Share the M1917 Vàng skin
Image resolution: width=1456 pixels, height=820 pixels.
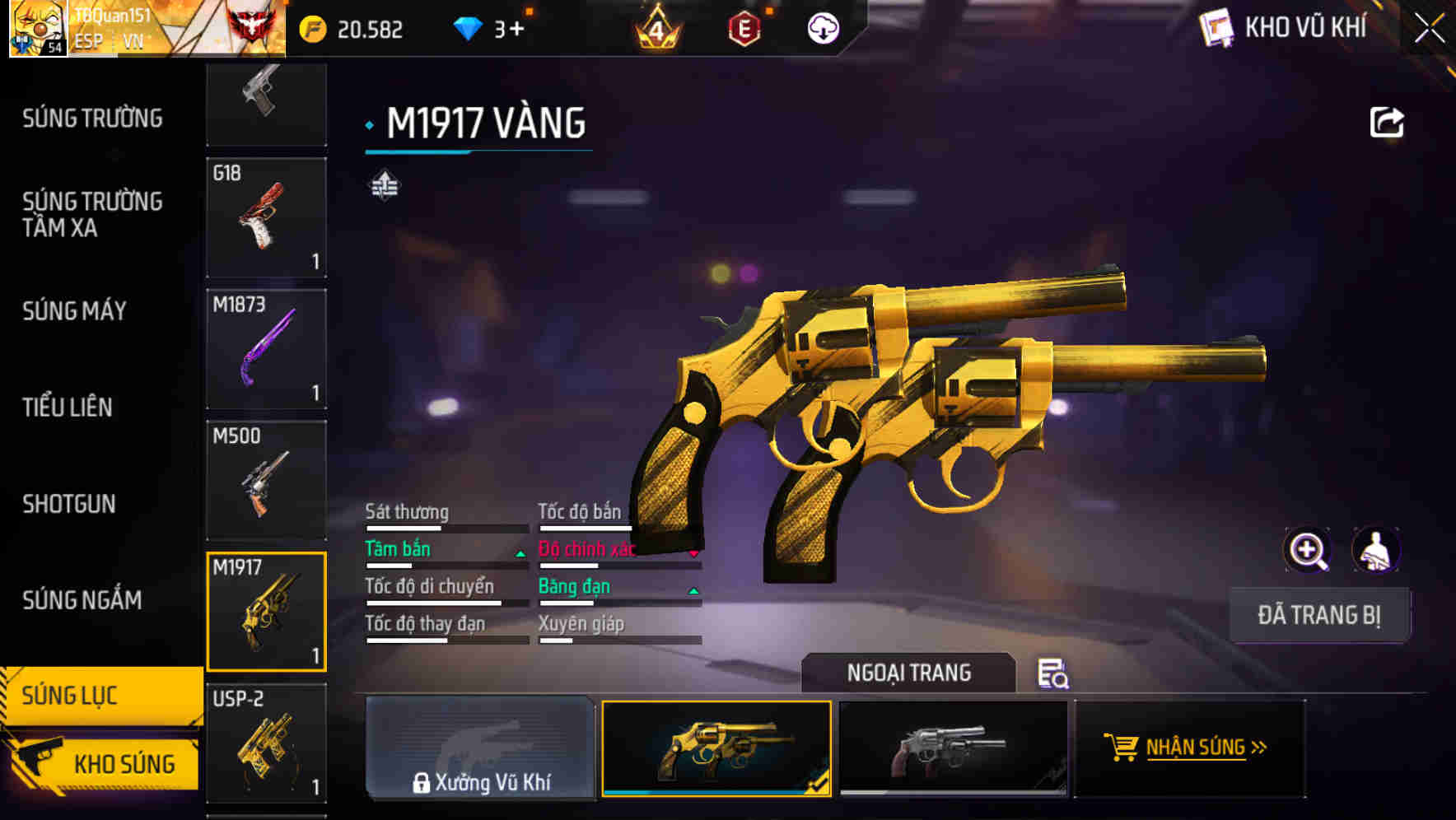click(1386, 123)
